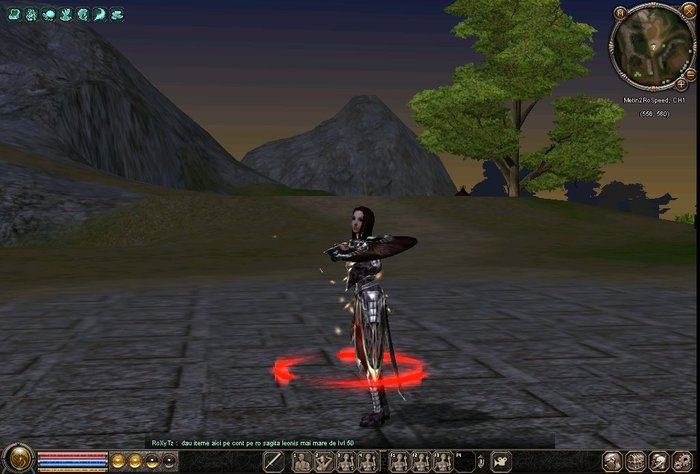The image size is (700, 474).
Task: Open the large map with the M button
Action: tap(619, 13)
